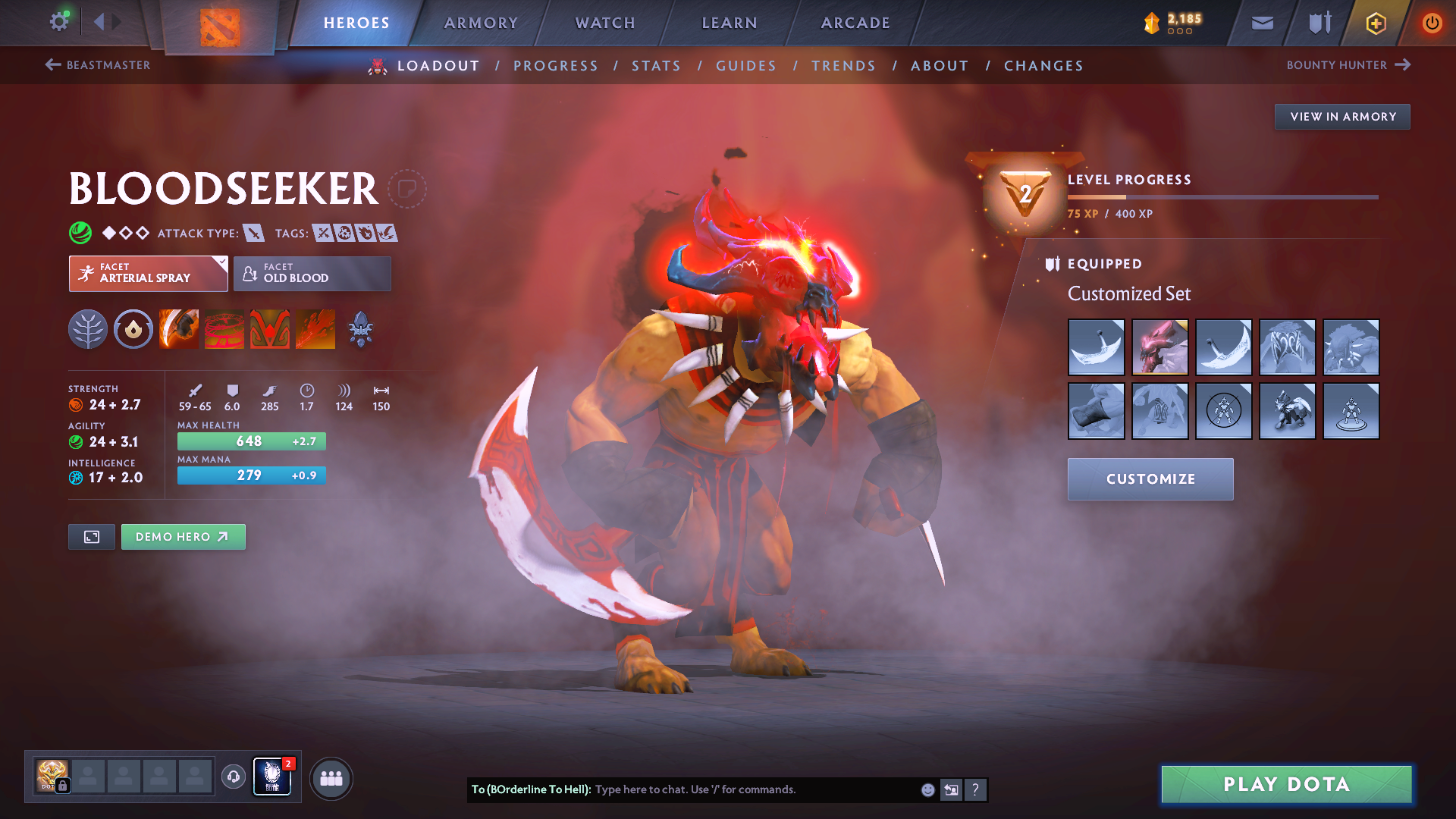Screen dimensions: 1456x819
Task: Click the View in Armory button
Action: point(1342,117)
